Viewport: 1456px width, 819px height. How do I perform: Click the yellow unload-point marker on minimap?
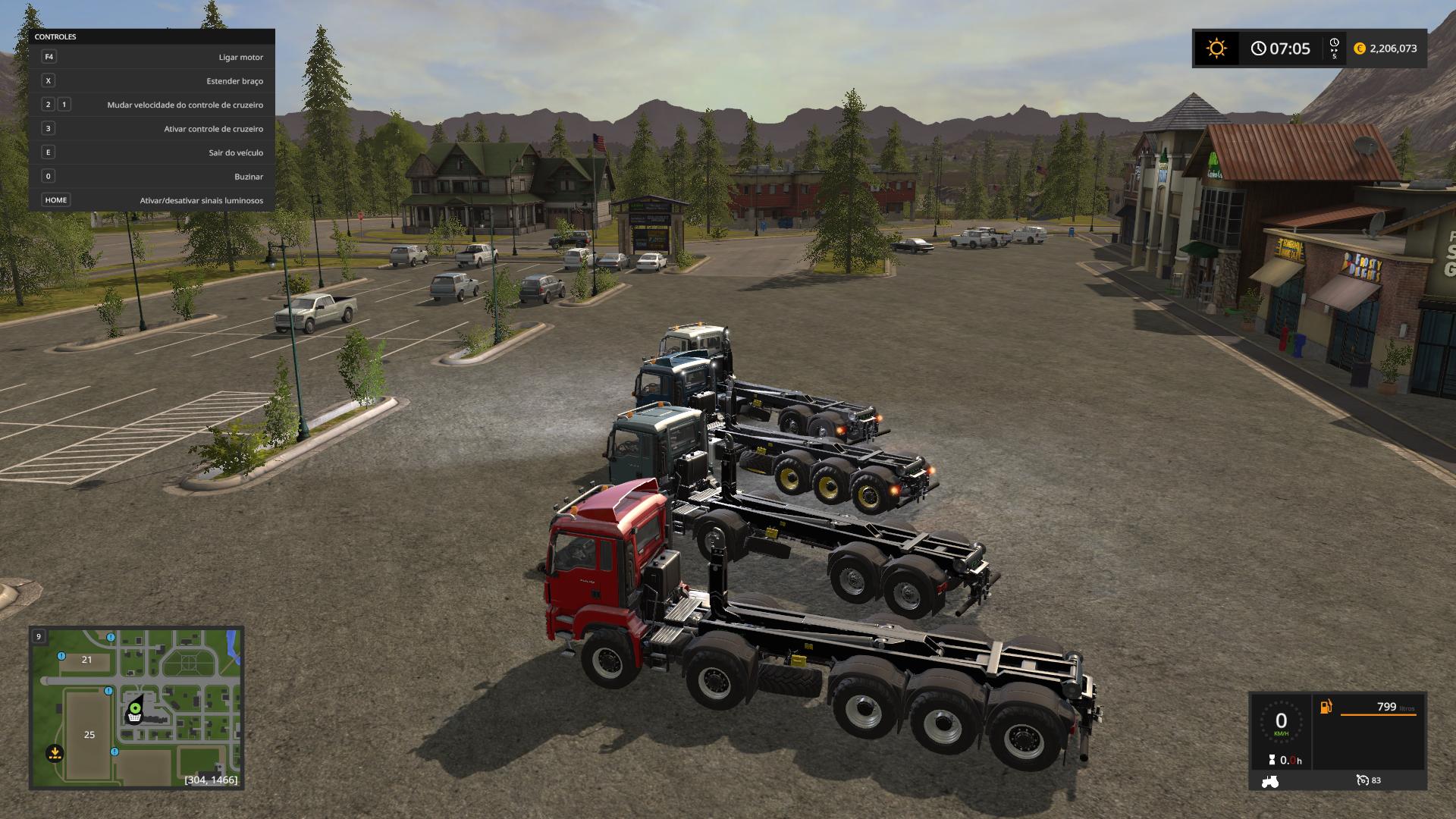click(55, 753)
